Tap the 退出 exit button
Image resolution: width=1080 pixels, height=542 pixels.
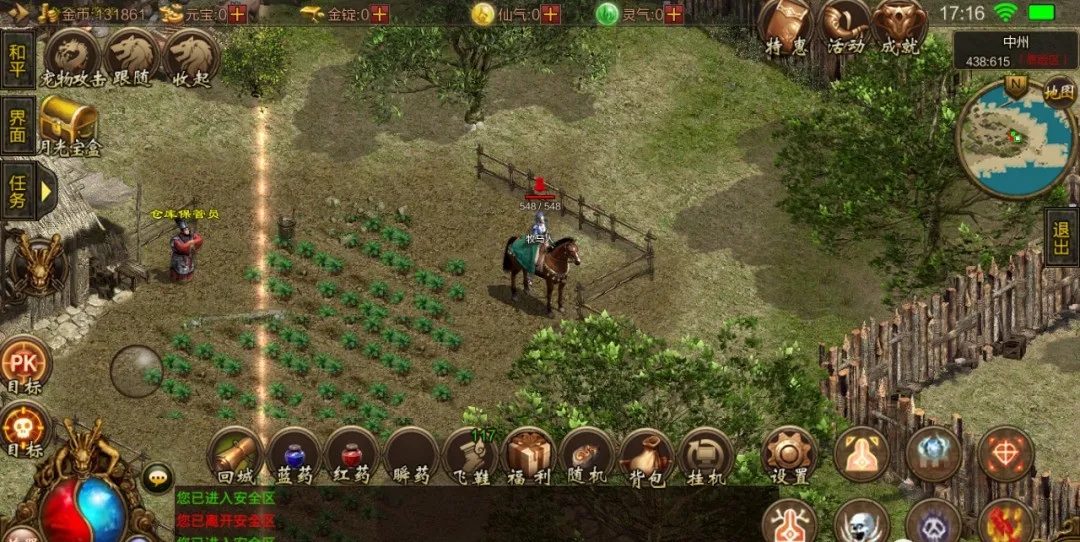click(x=1061, y=237)
